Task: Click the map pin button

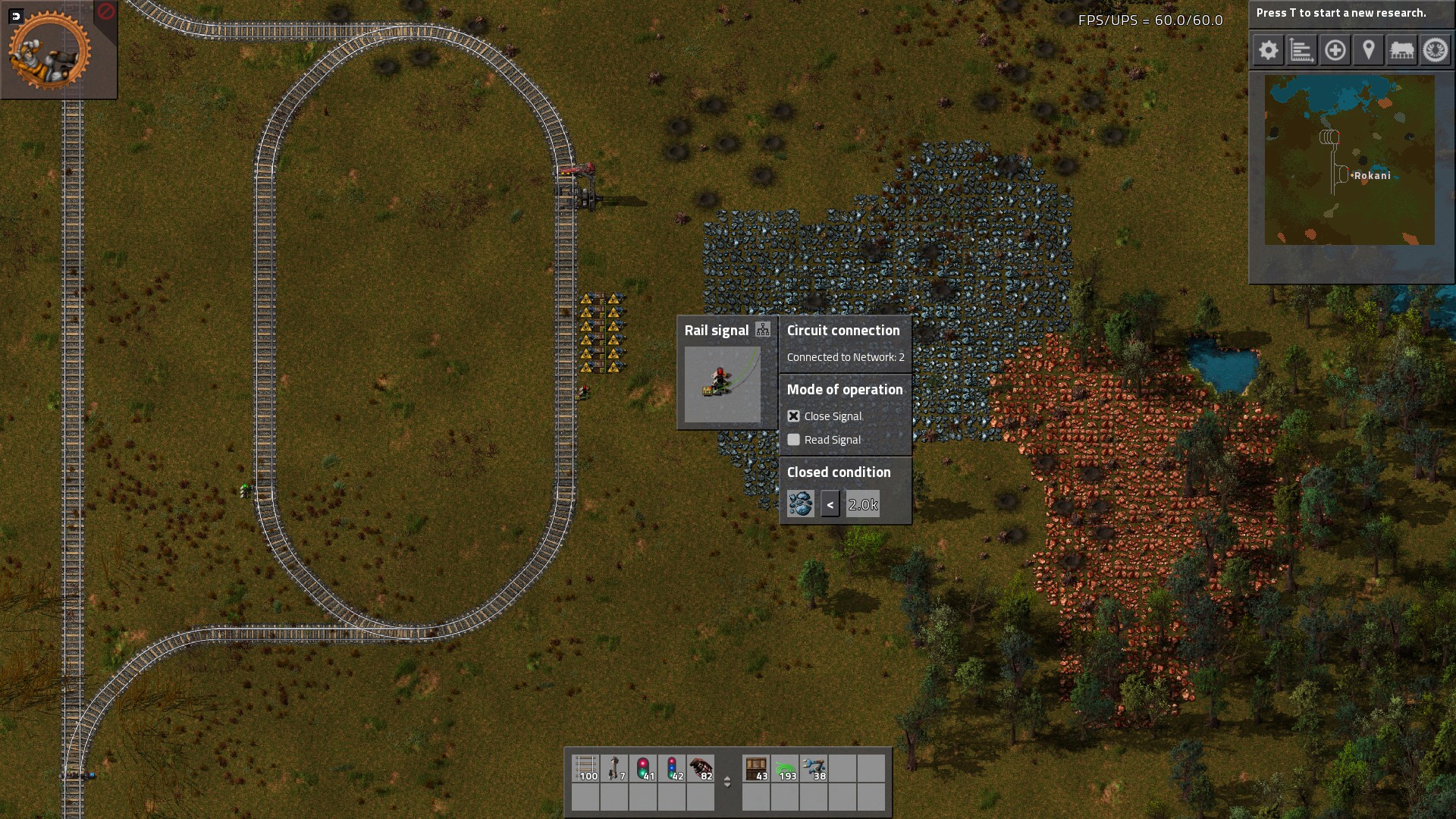Action: point(1369,51)
